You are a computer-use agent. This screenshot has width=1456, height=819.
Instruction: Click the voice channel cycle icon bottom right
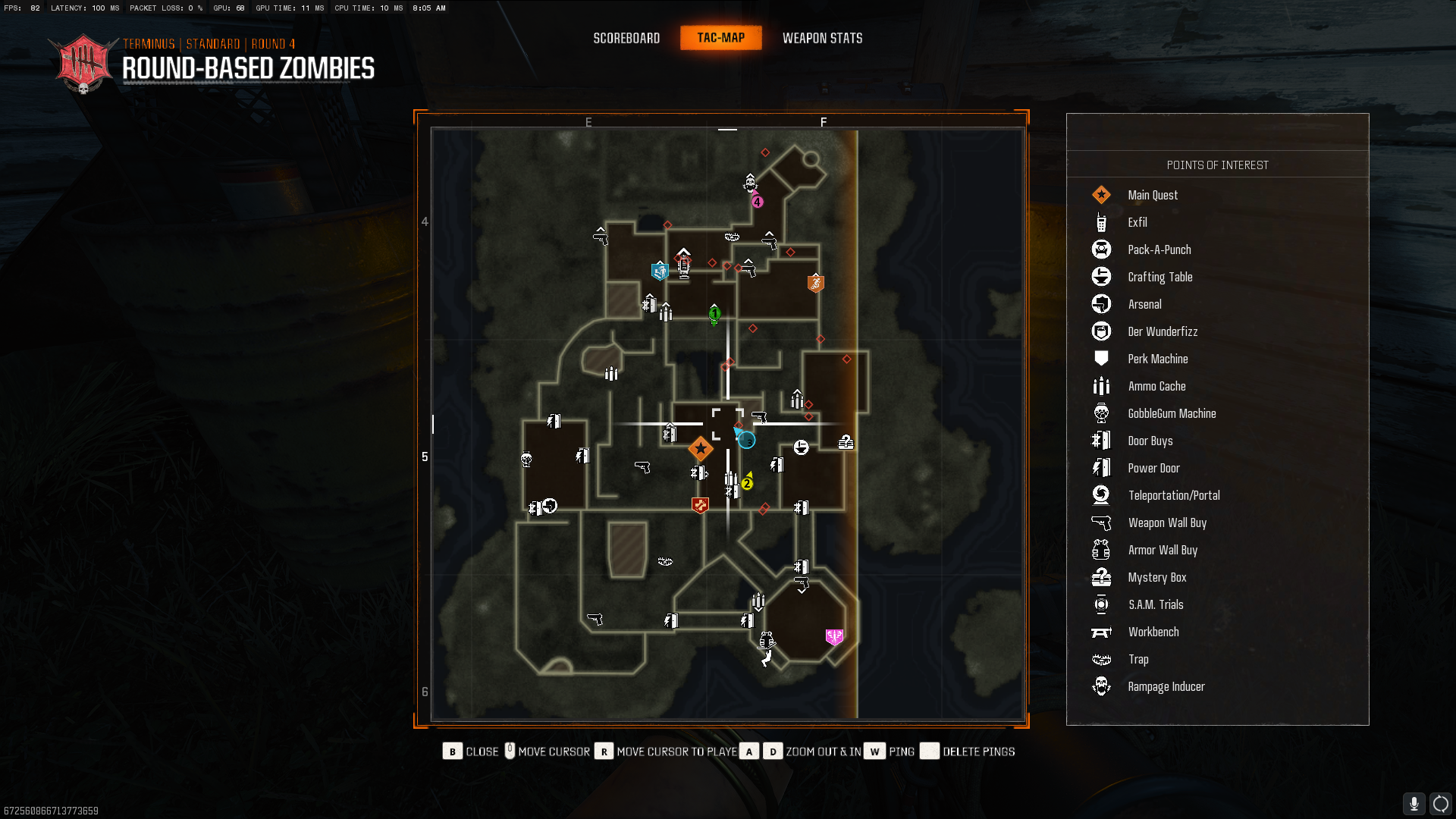pyautogui.click(x=1440, y=802)
